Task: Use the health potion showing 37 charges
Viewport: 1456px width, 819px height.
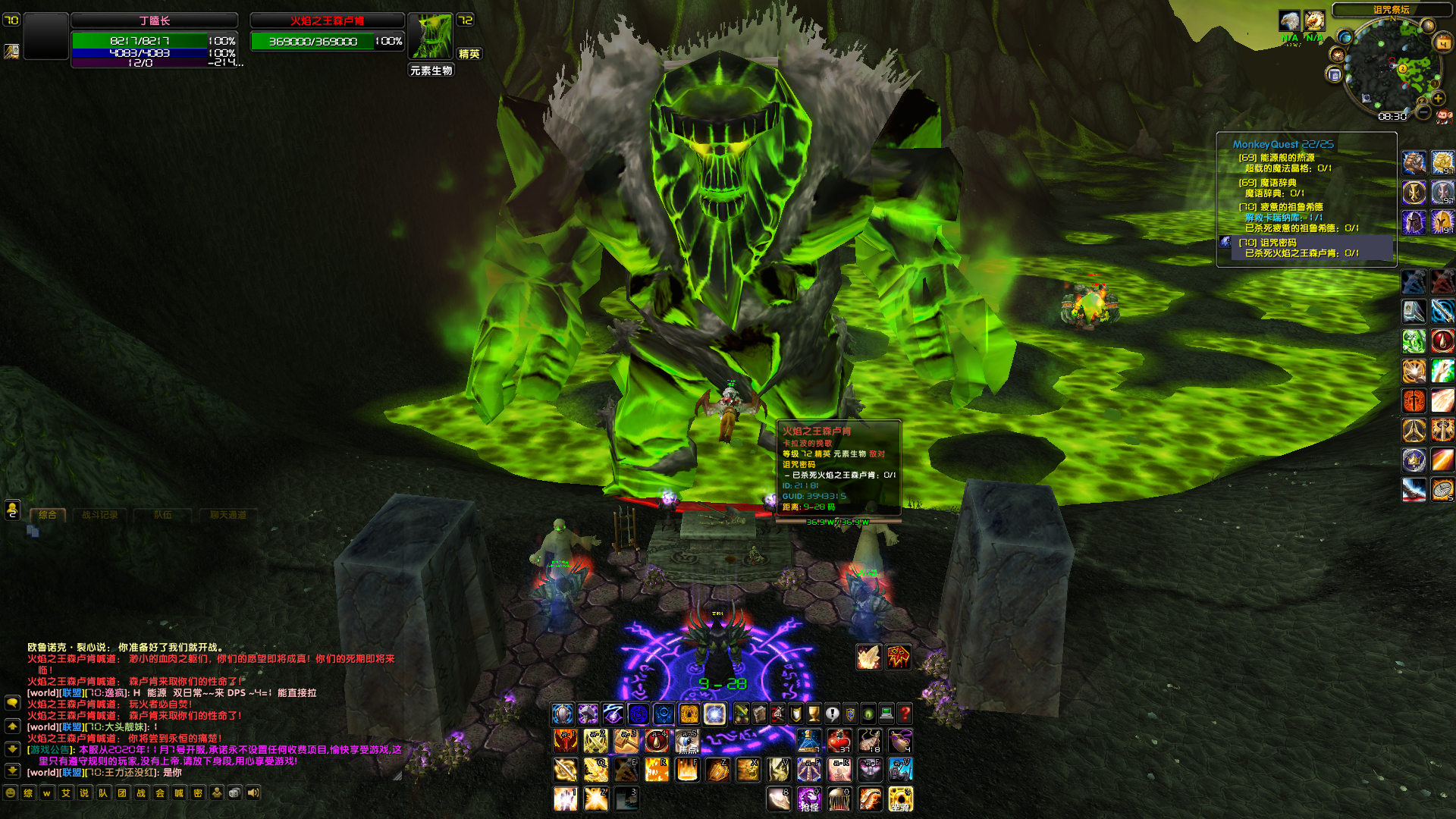Action: pyautogui.click(x=839, y=742)
